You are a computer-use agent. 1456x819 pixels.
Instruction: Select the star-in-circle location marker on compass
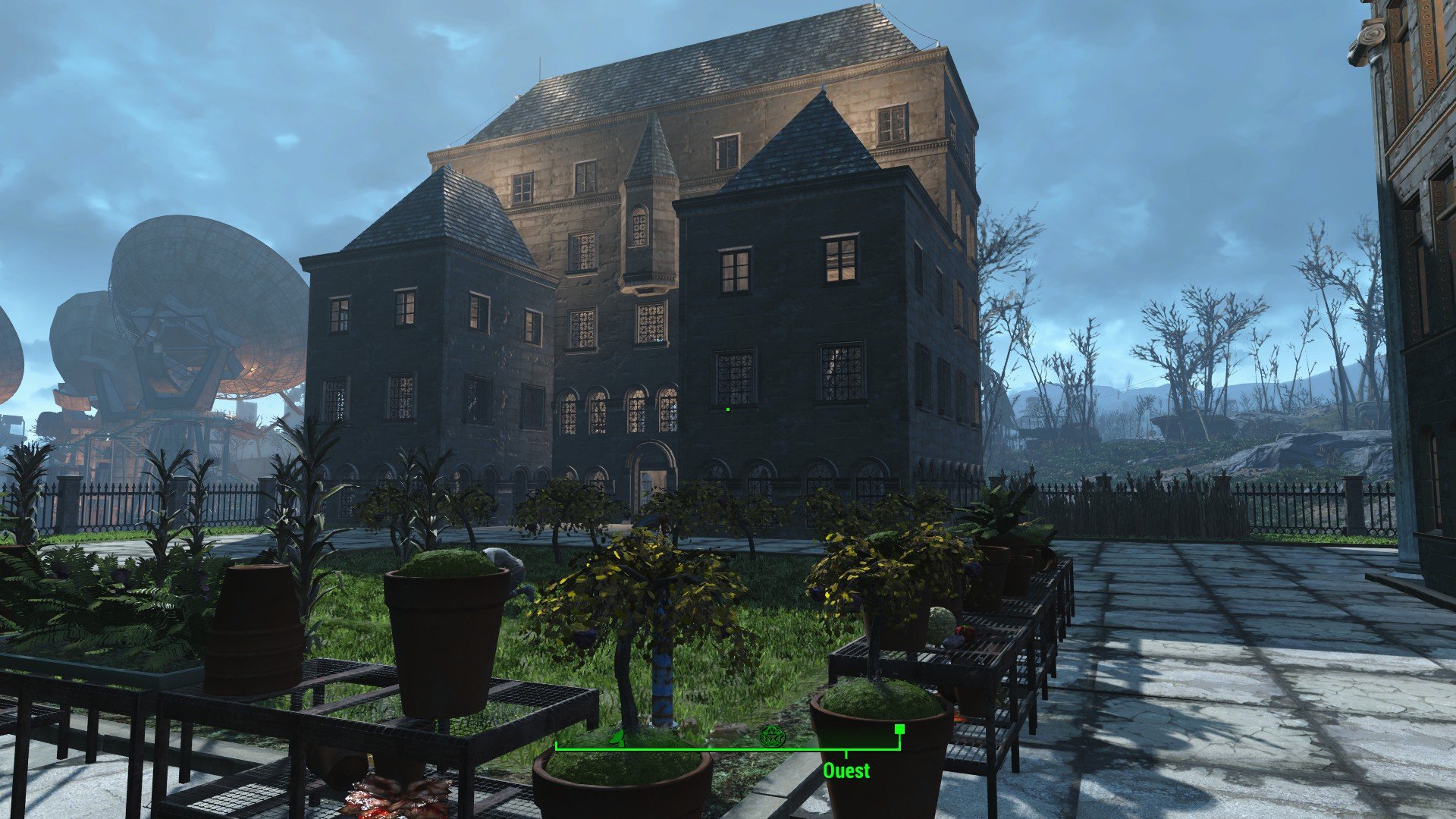pos(770,736)
